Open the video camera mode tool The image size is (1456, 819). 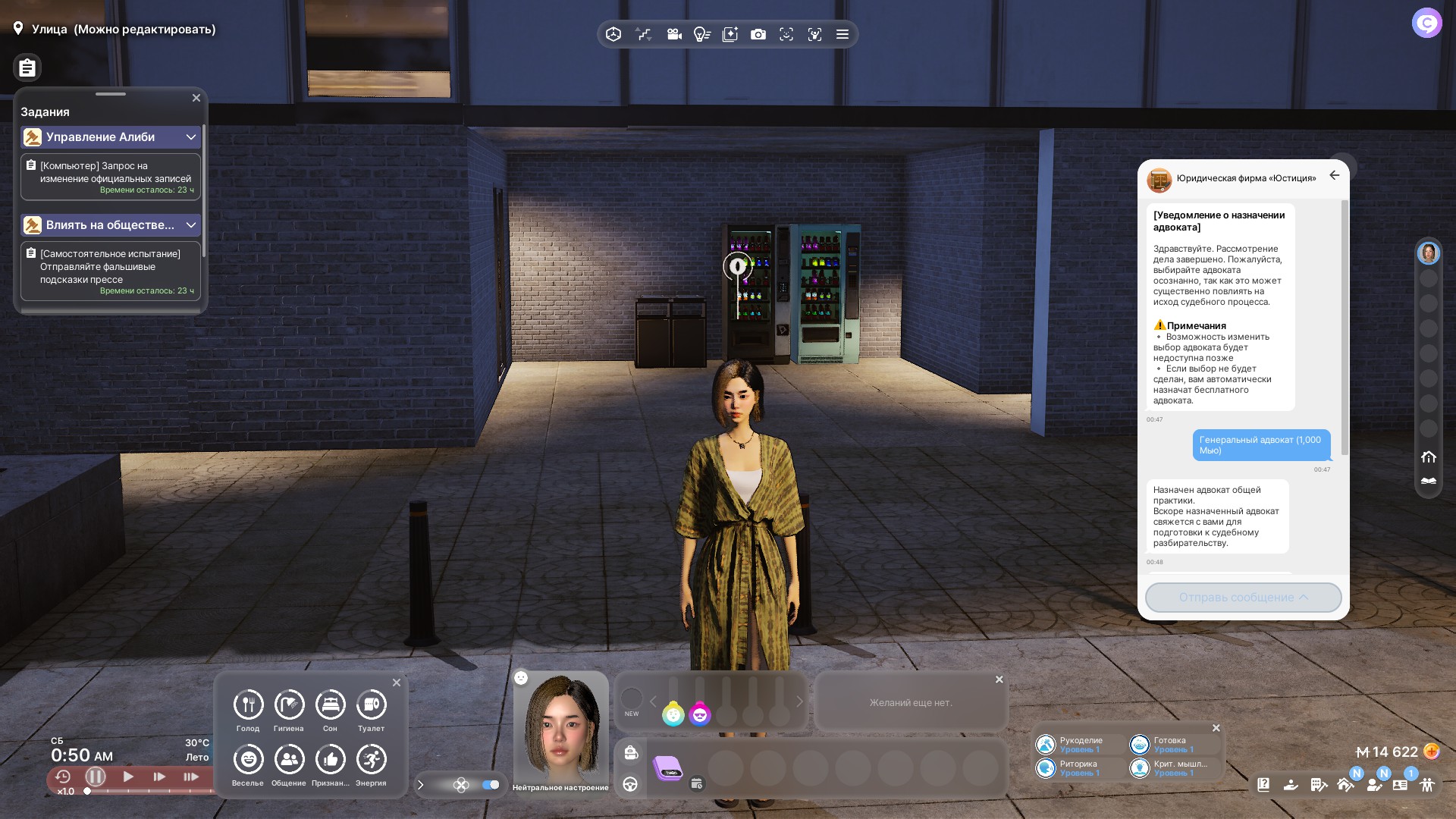(673, 35)
